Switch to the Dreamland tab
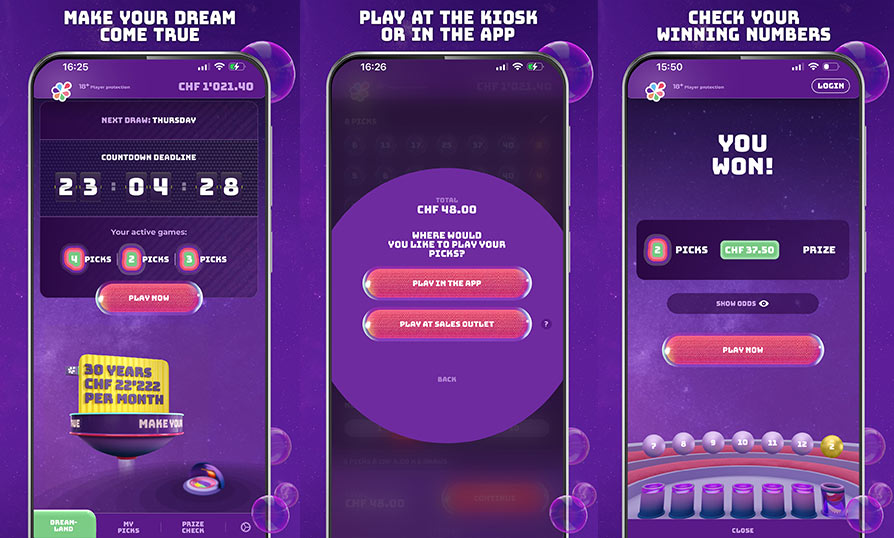Viewport: 894px width, 538px height. click(64, 525)
